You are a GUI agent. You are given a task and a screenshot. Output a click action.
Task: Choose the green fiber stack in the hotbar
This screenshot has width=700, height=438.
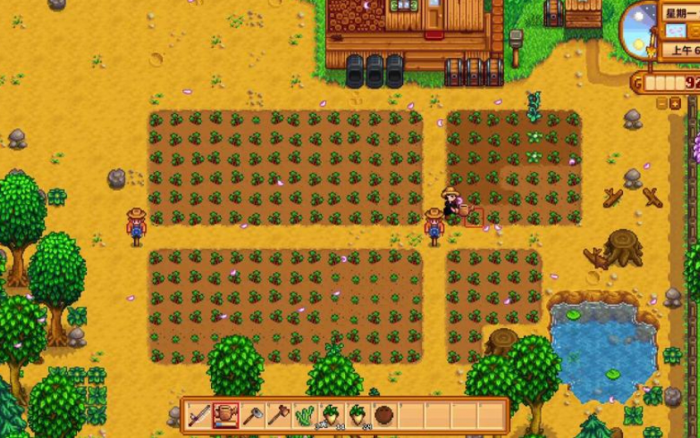pos(306,415)
